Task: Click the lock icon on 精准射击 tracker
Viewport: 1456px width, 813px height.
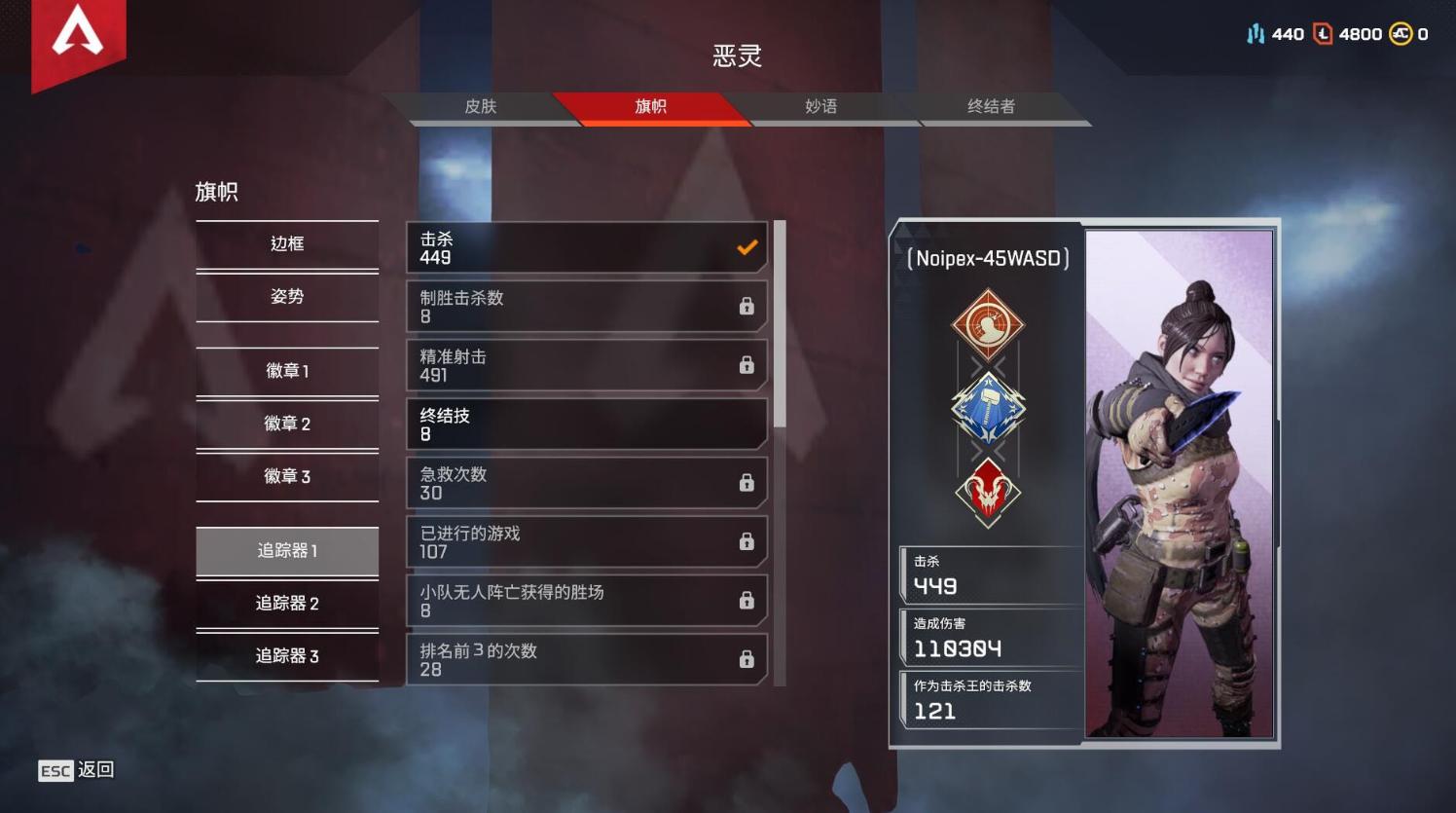Action: [x=746, y=365]
